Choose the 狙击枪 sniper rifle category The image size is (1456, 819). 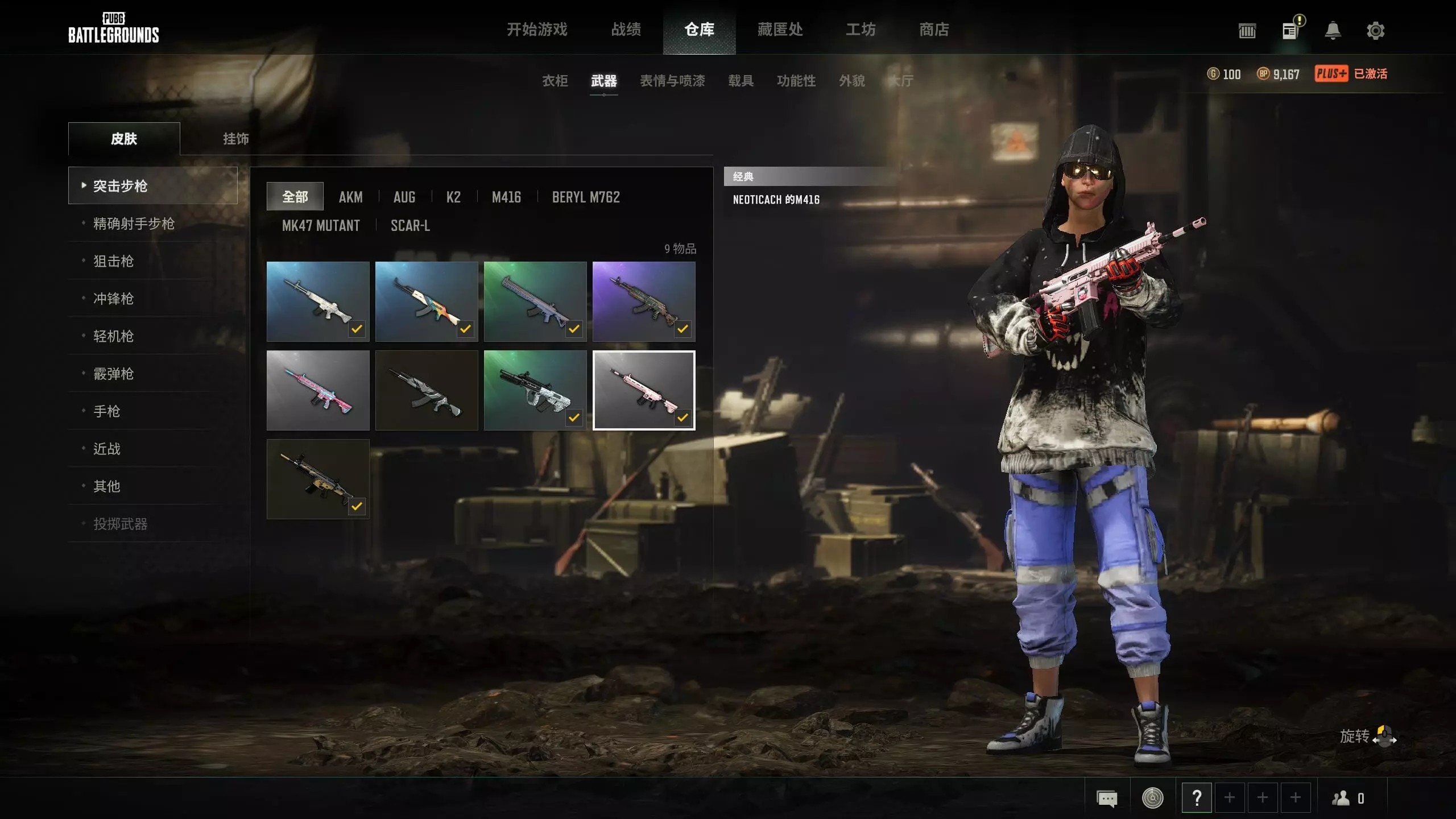113,261
